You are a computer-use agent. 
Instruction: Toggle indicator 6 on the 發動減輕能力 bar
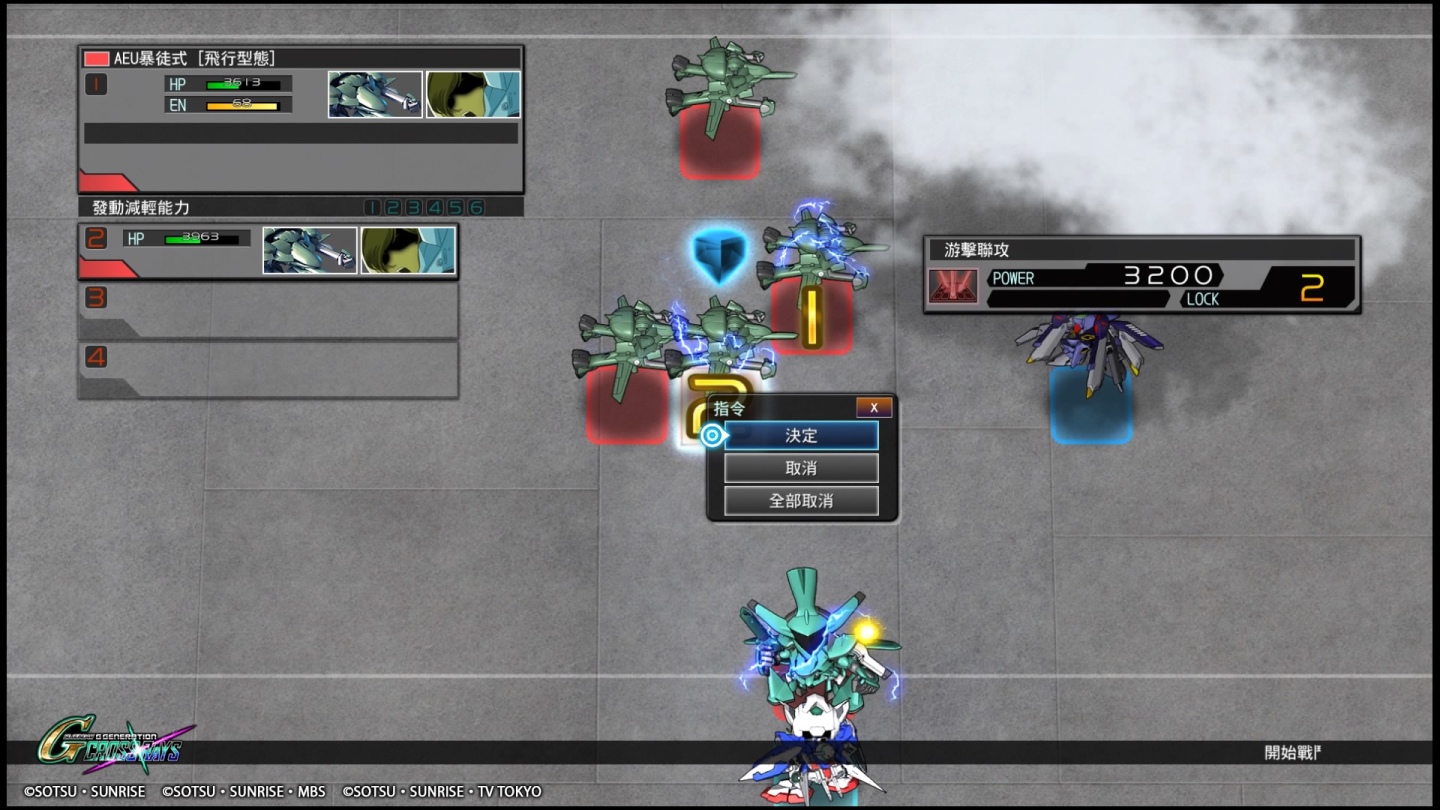(x=476, y=205)
